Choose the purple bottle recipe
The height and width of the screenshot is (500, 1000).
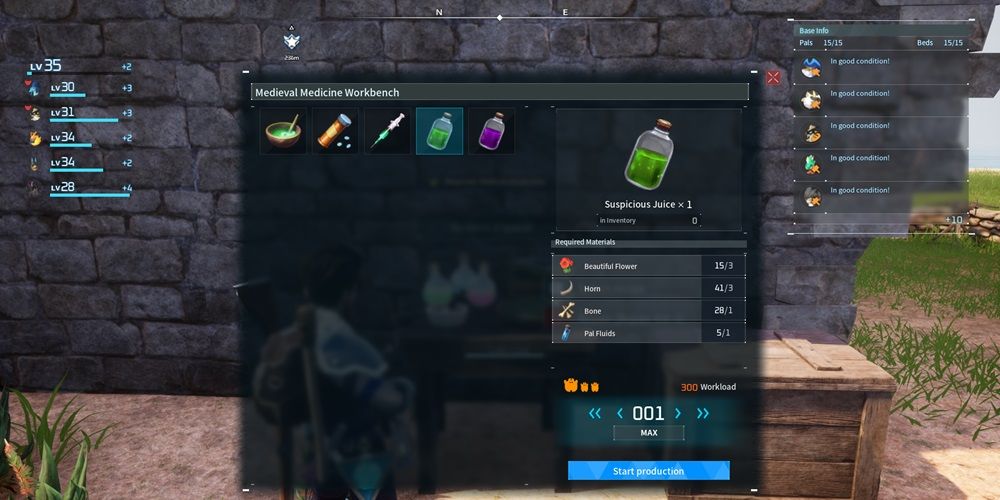coord(491,131)
